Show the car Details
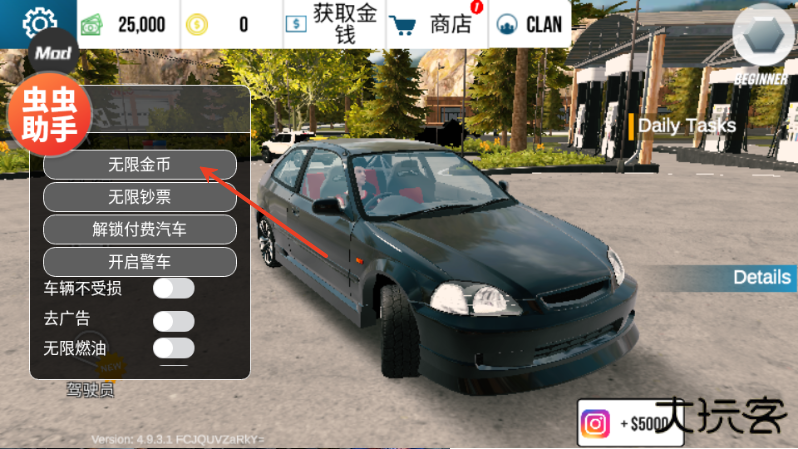 coord(761,277)
